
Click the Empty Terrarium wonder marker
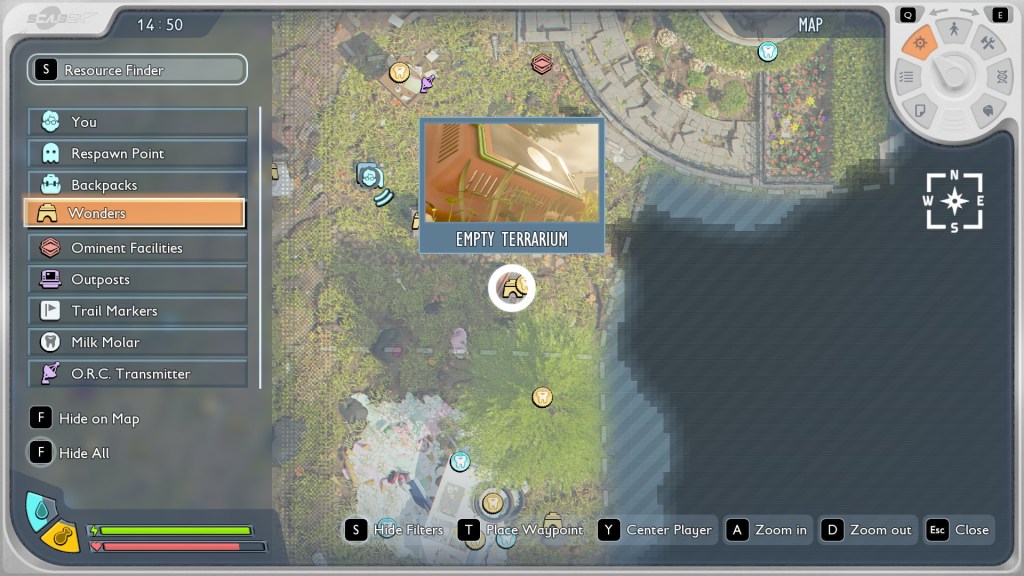pyautogui.click(x=512, y=289)
